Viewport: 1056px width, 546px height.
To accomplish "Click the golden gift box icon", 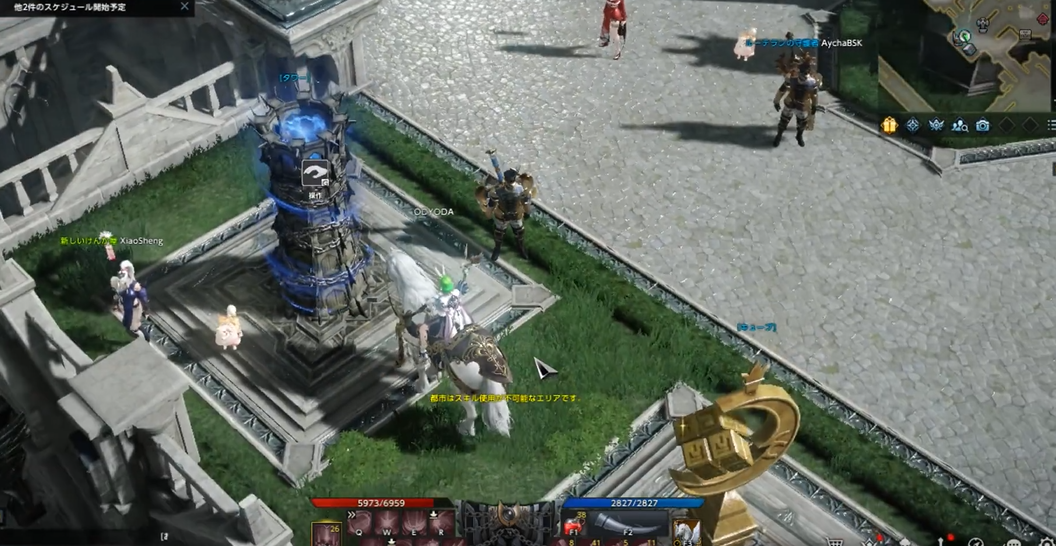I will tap(889, 125).
